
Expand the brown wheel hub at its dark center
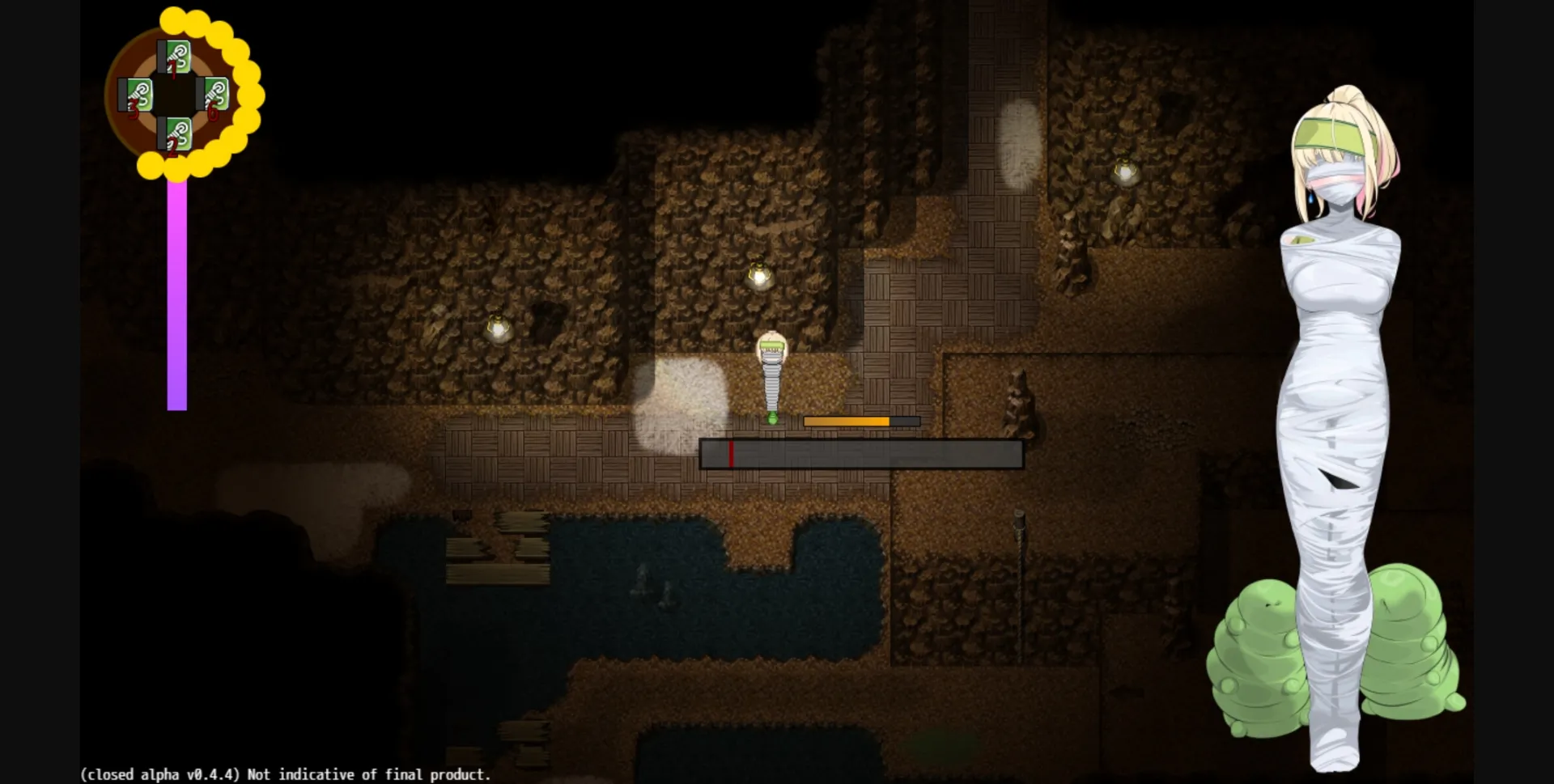click(173, 92)
